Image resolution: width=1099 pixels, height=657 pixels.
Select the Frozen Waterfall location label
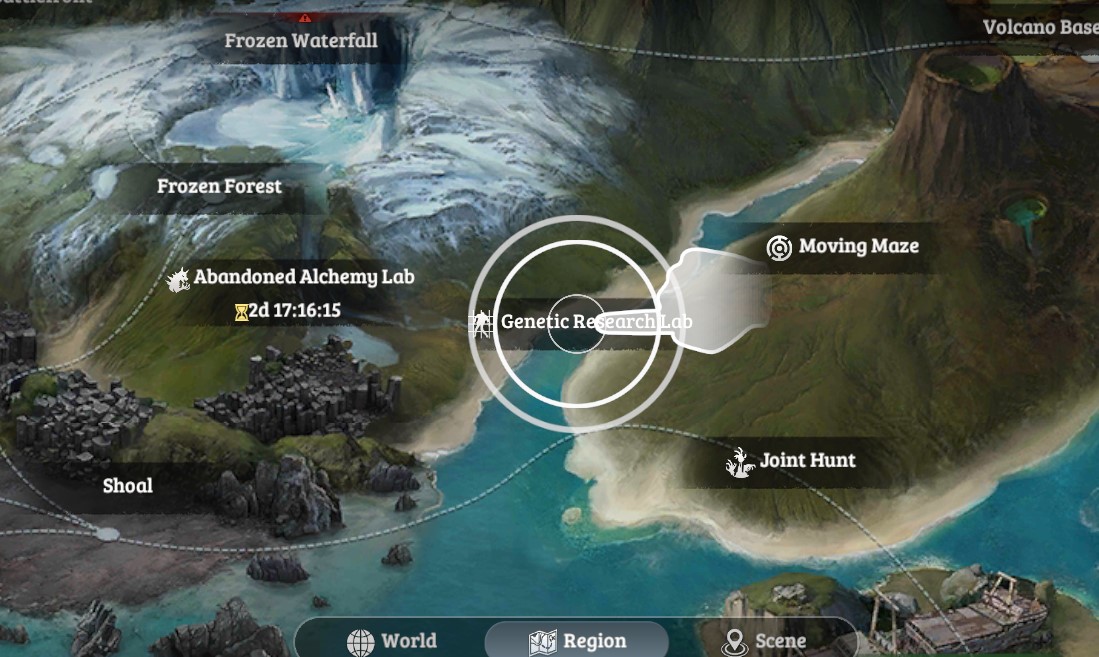click(300, 41)
